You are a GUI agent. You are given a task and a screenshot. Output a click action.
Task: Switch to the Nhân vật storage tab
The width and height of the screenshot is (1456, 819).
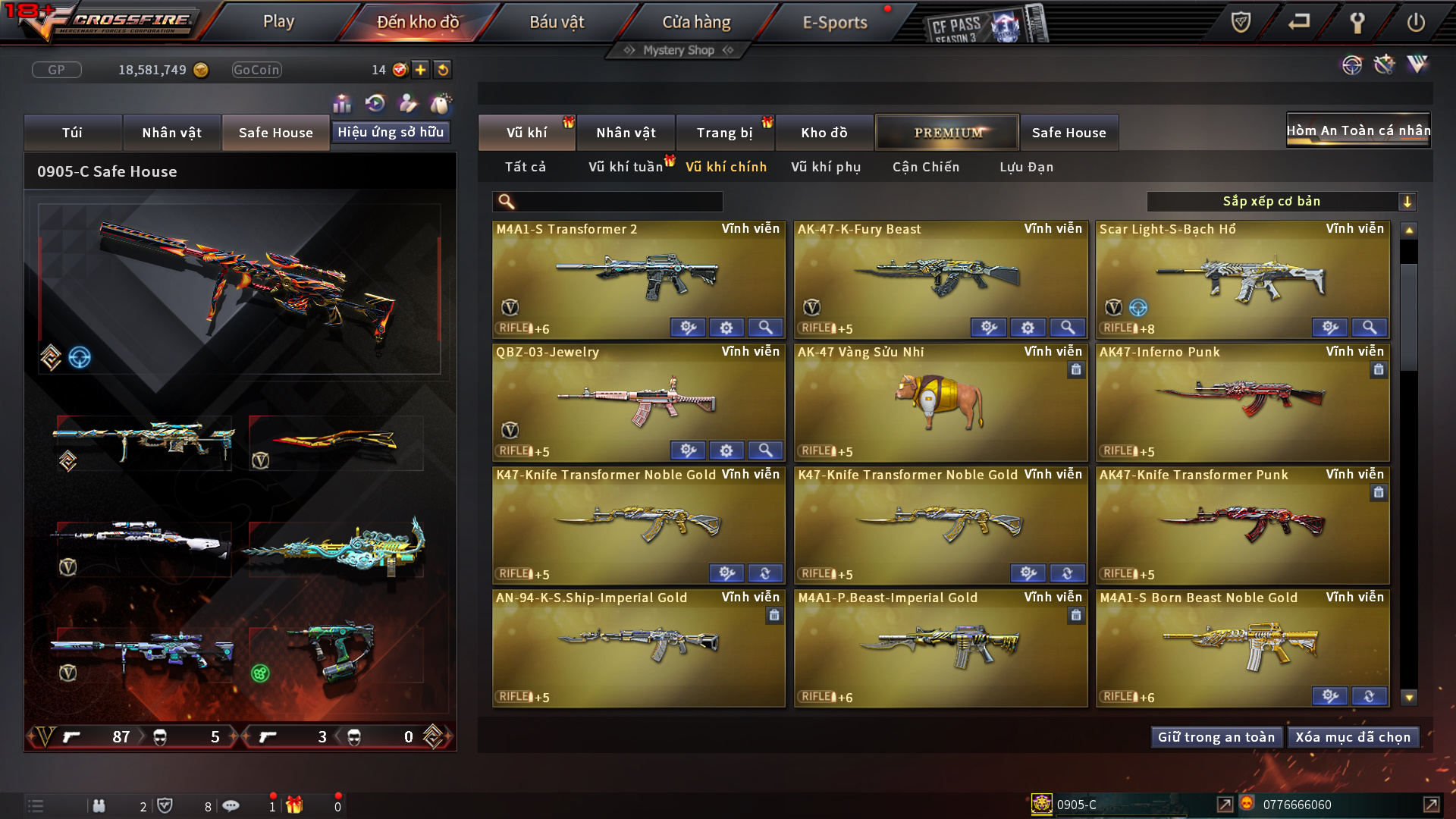[x=626, y=133]
